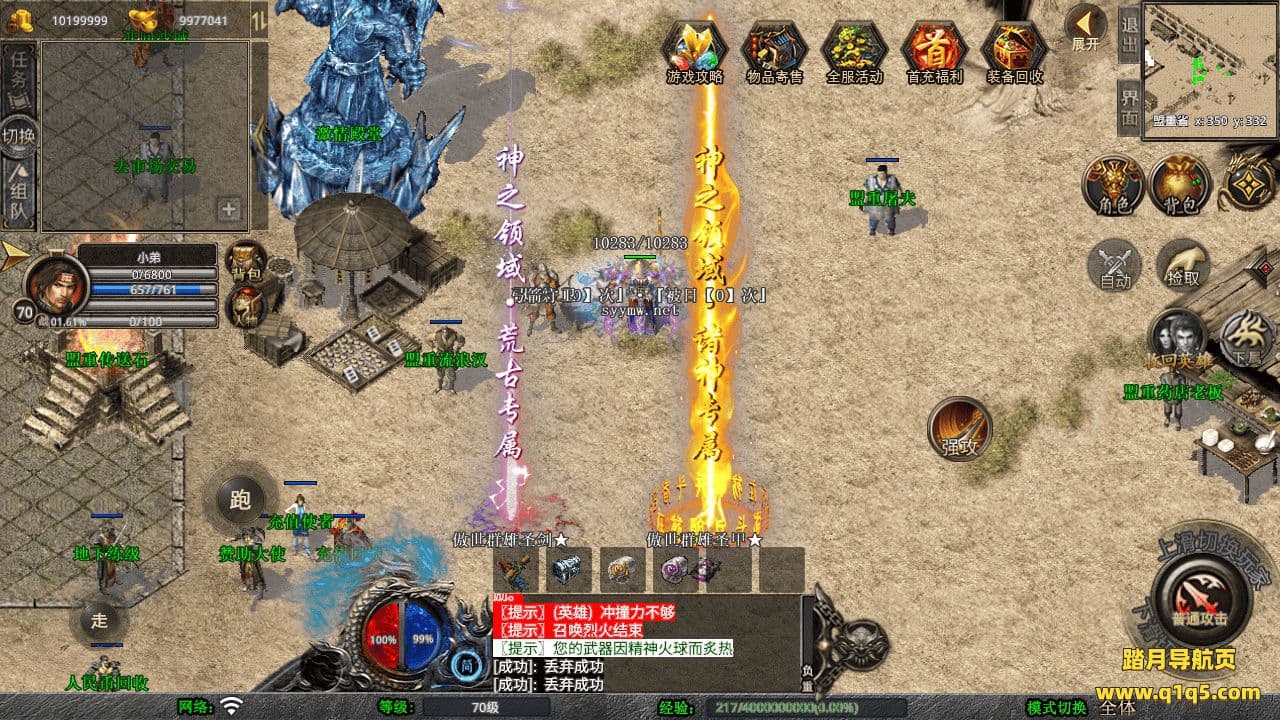This screenshot has height=720, width=1280.
Task: Recall hero with 收回英雄 button
Action: [1177, 338]
